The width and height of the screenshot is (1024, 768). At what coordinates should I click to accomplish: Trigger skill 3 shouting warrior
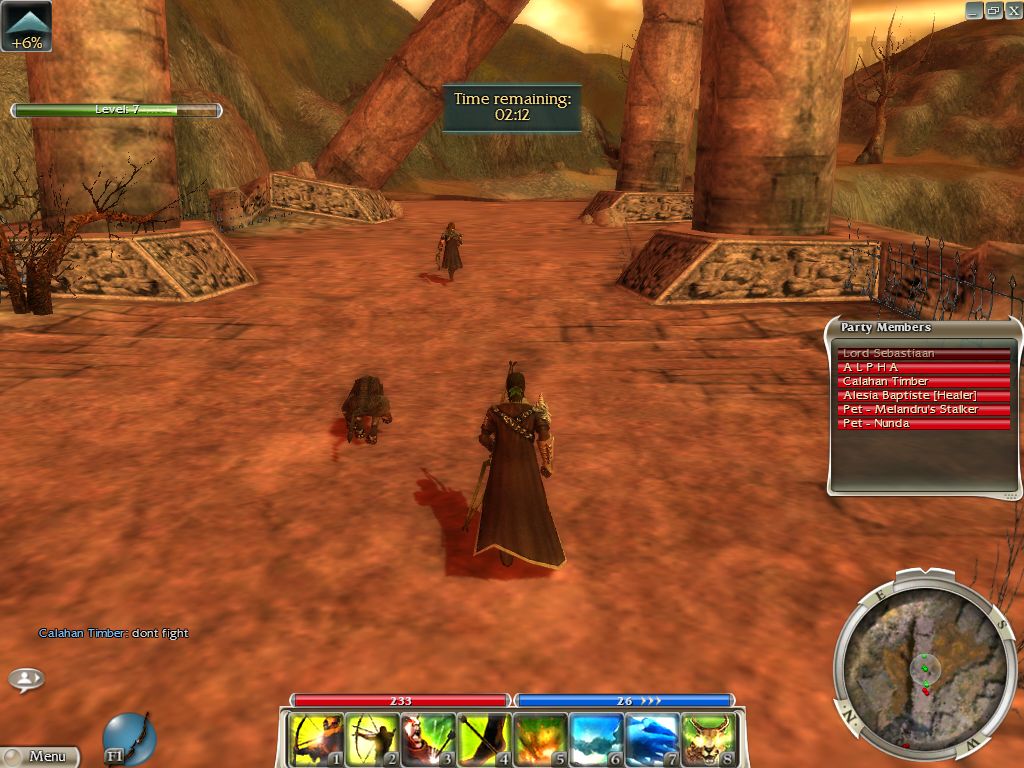point(428,739)
